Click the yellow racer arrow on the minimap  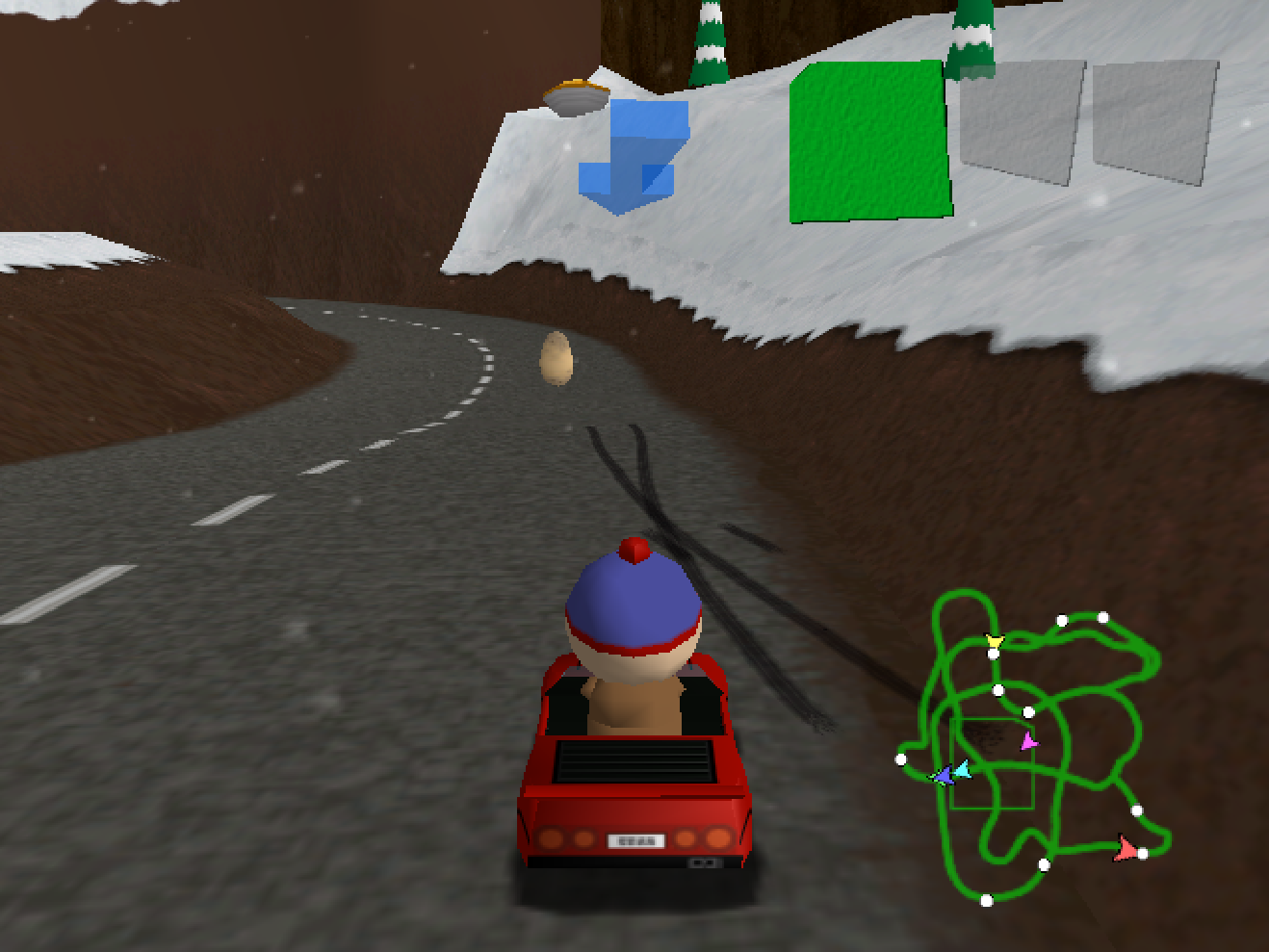[995, 640]
